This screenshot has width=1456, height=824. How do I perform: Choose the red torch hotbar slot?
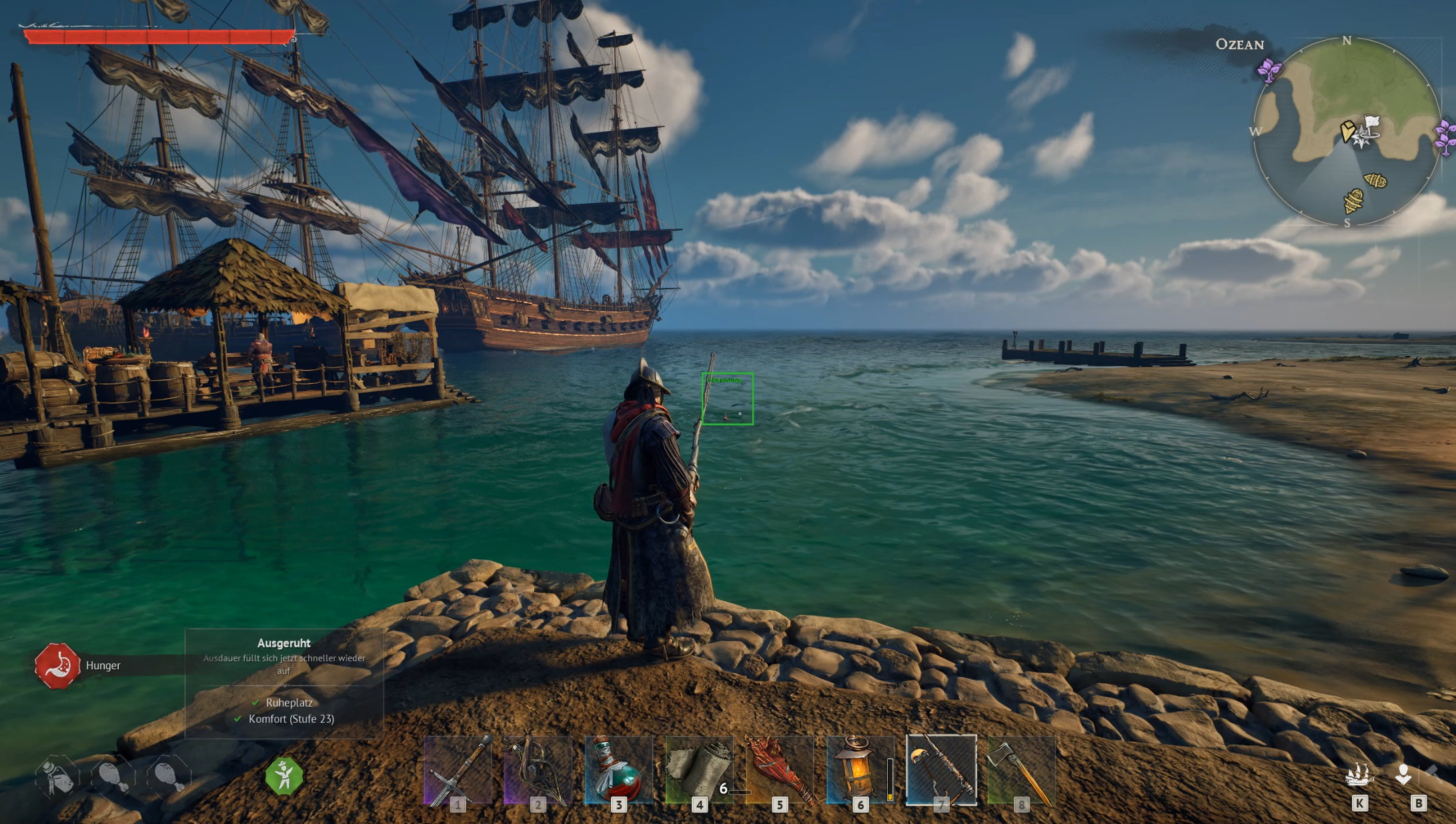click(x=780, y=770)
